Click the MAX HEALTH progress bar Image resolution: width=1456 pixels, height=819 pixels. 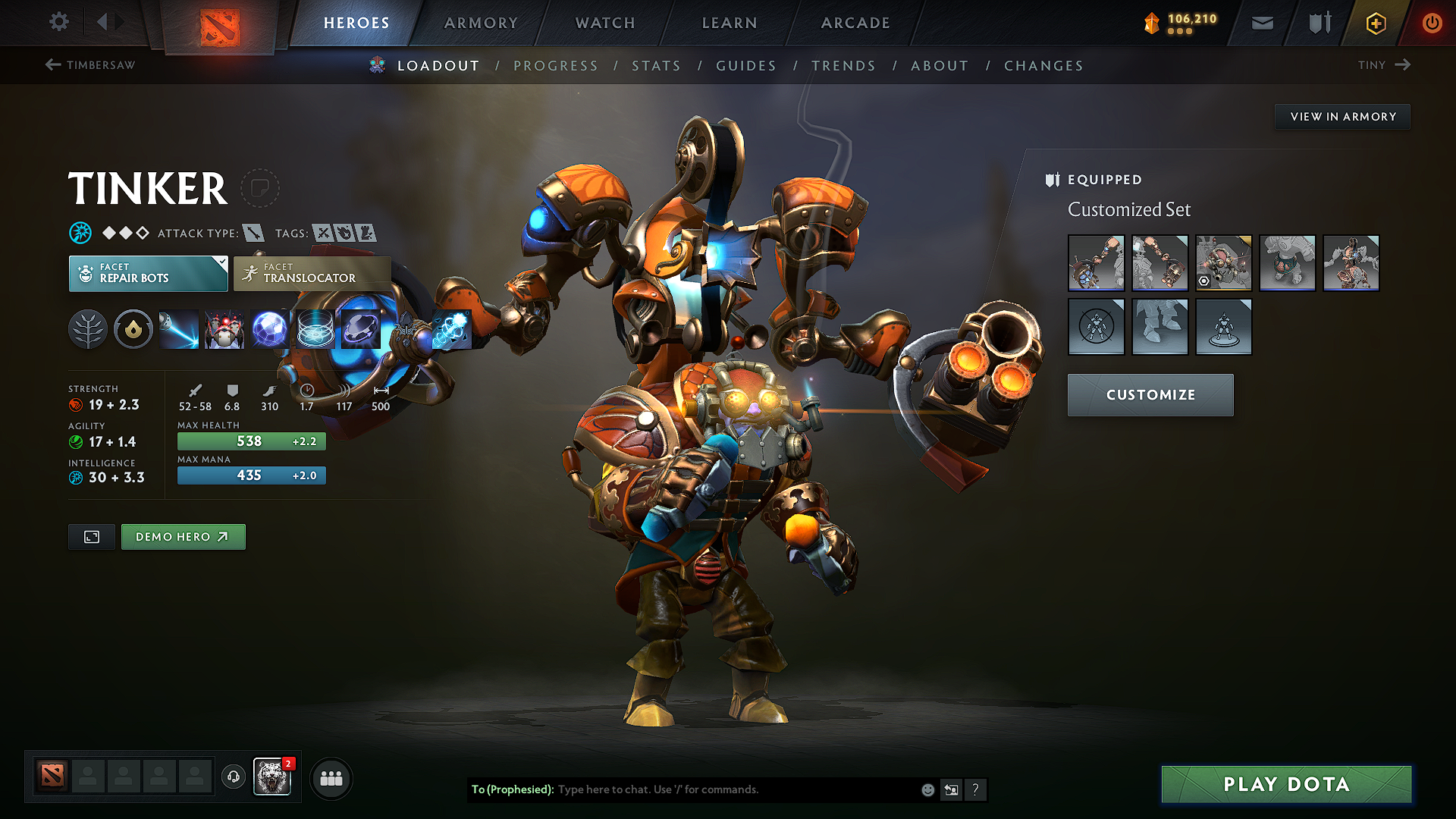click(251, 441)
